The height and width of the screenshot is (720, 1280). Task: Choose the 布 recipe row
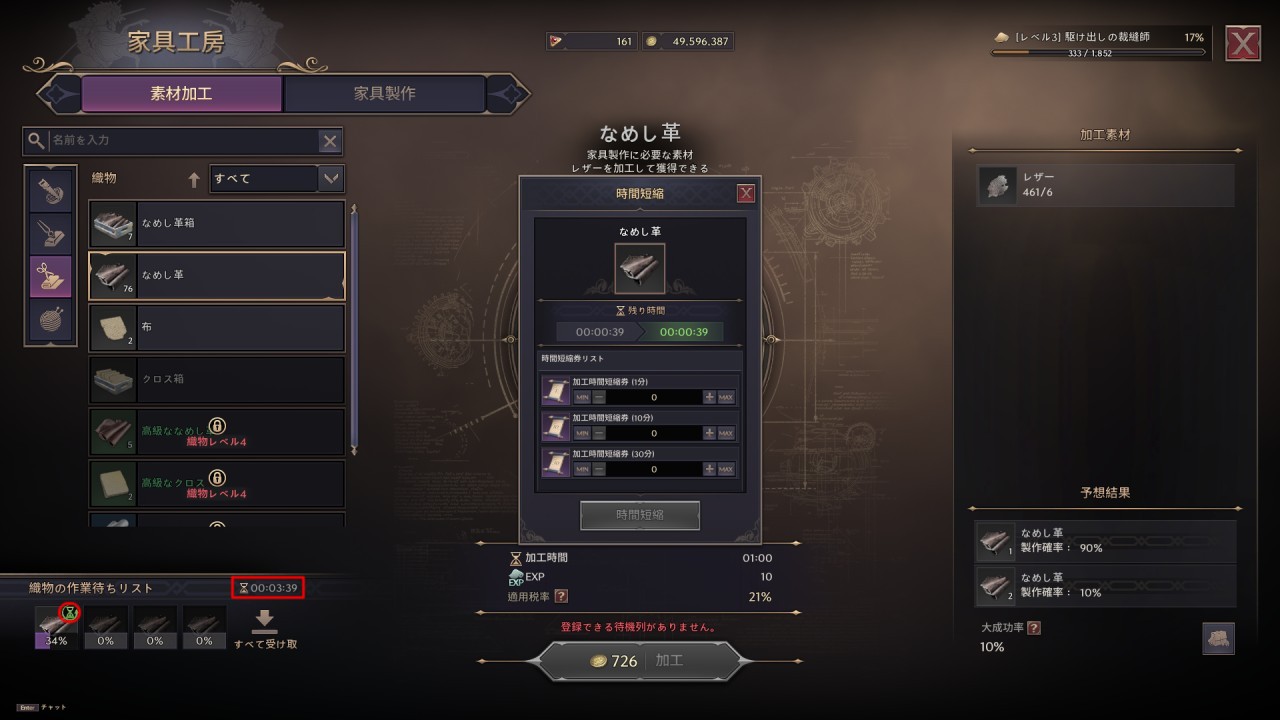217,328
